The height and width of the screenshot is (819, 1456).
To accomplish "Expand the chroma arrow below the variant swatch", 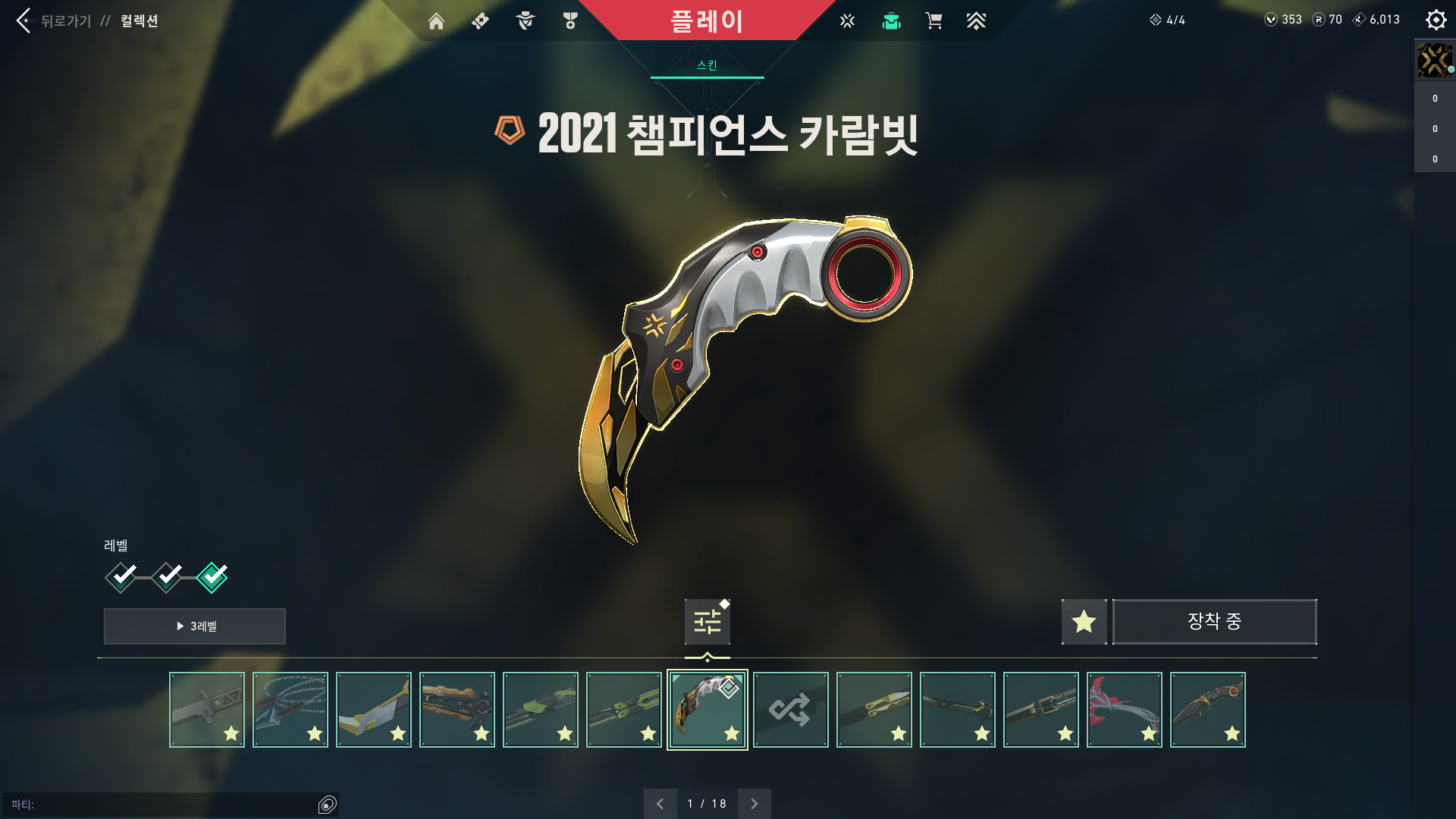I will [x=707, y=657].
